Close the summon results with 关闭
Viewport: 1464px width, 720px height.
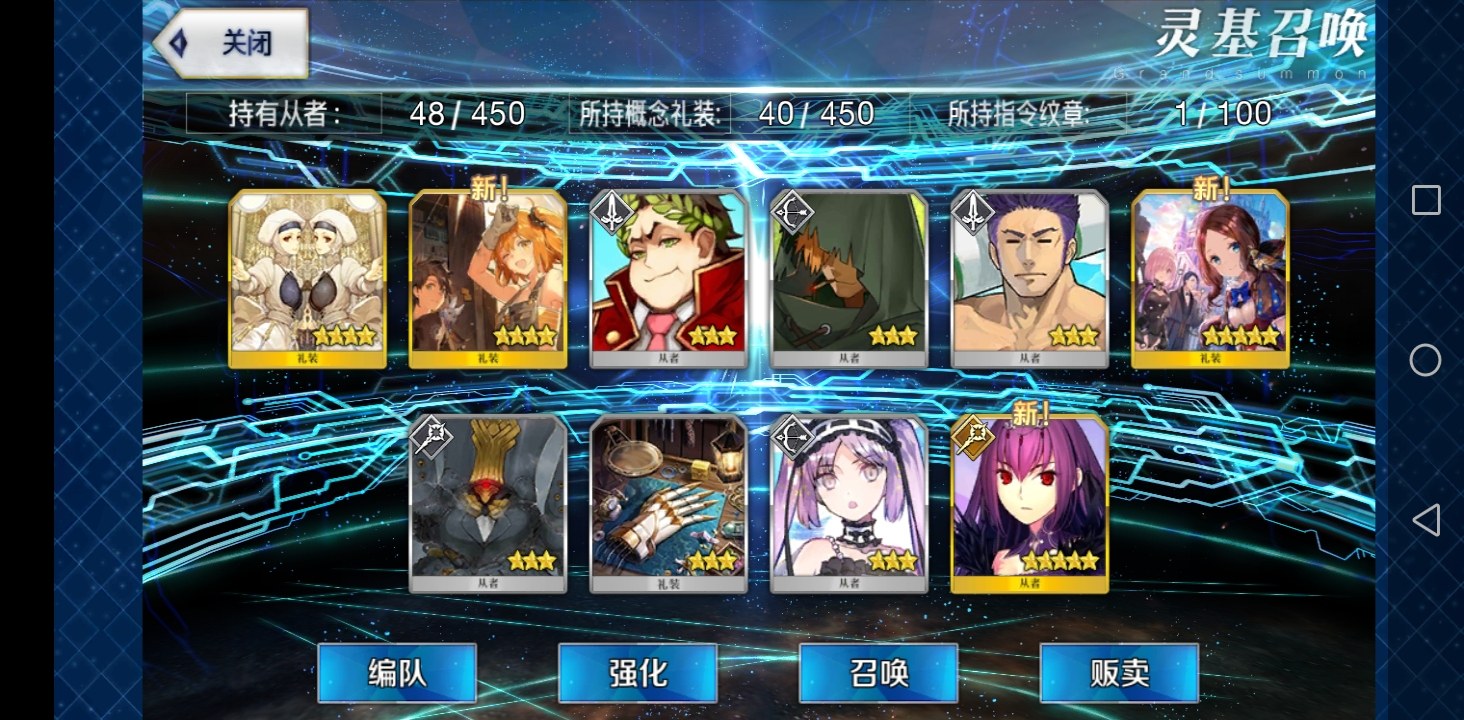232,43
